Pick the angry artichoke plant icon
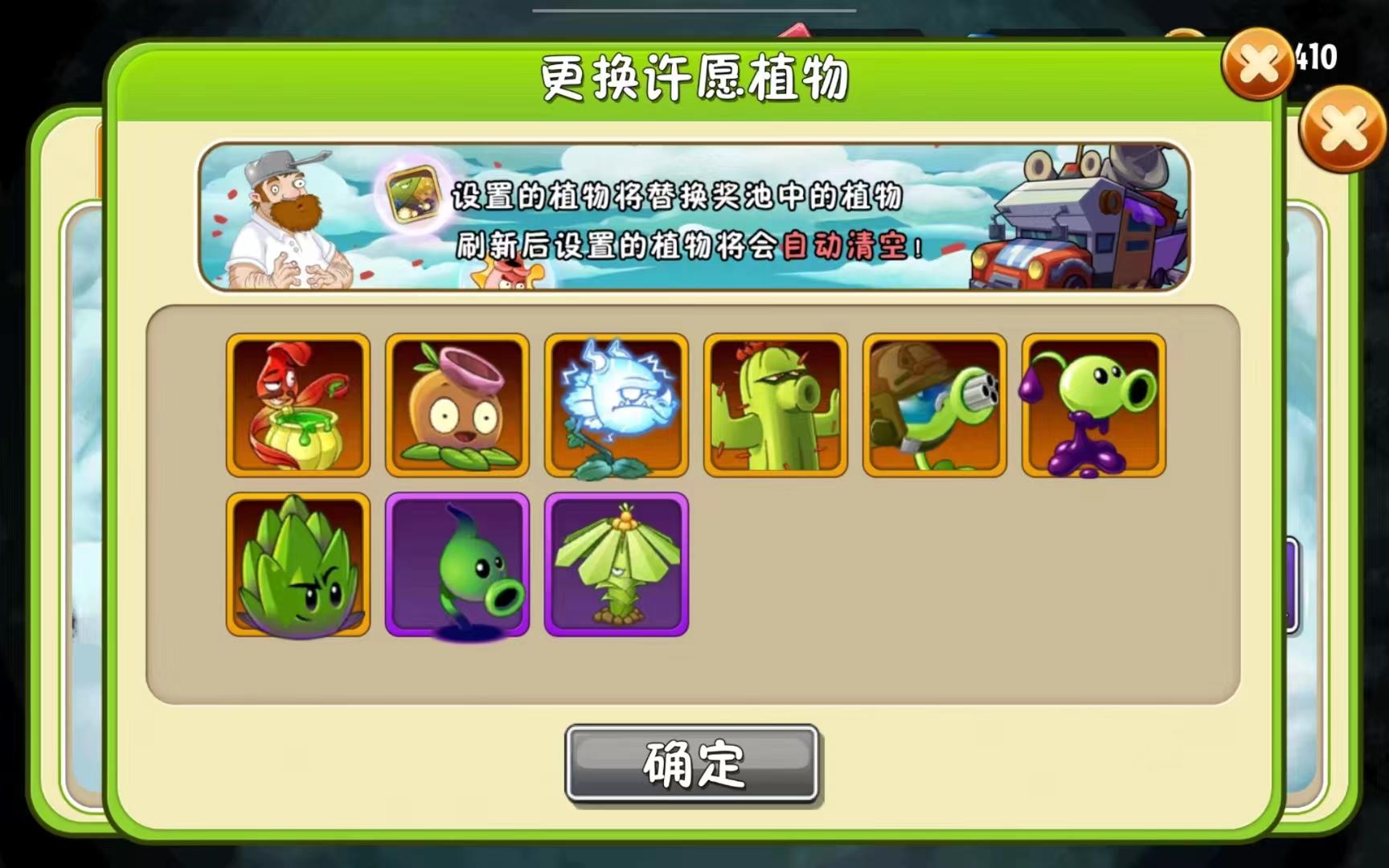 click(x=297, y=565)
